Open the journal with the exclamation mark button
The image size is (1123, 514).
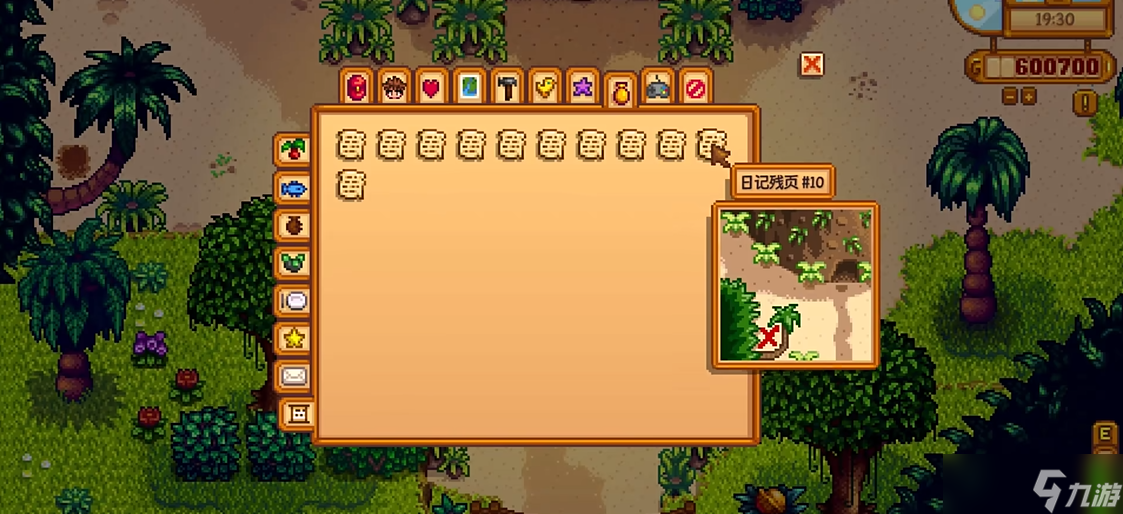[1085, 101]
